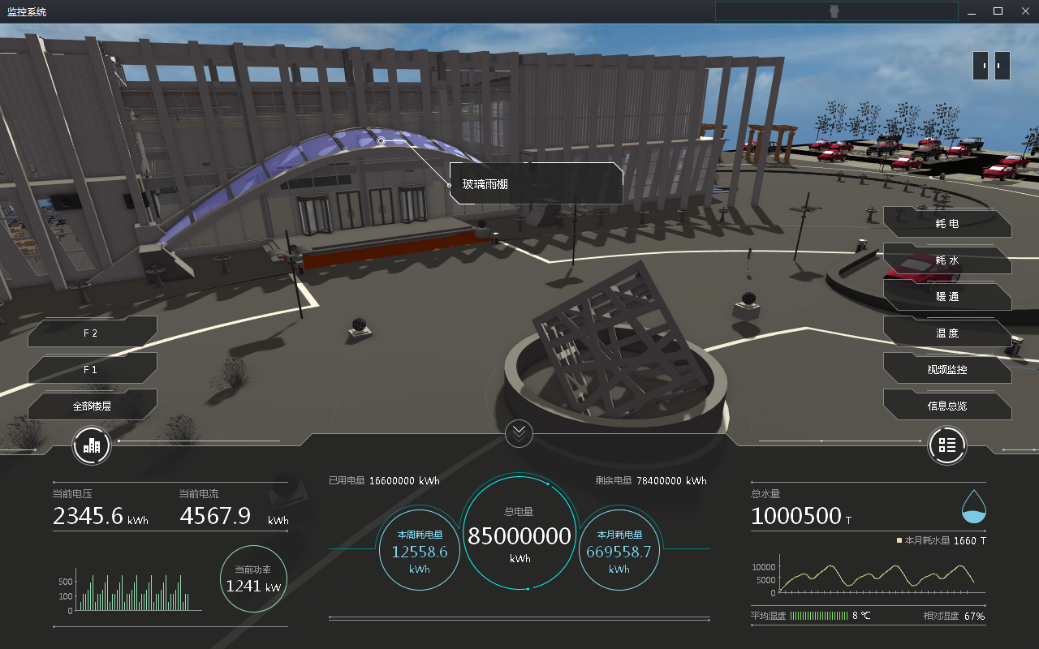Minimize the monitoring system window
The width and height of the screenshot is (1039, 649).
pyautogui.click(x=971, y=11)
